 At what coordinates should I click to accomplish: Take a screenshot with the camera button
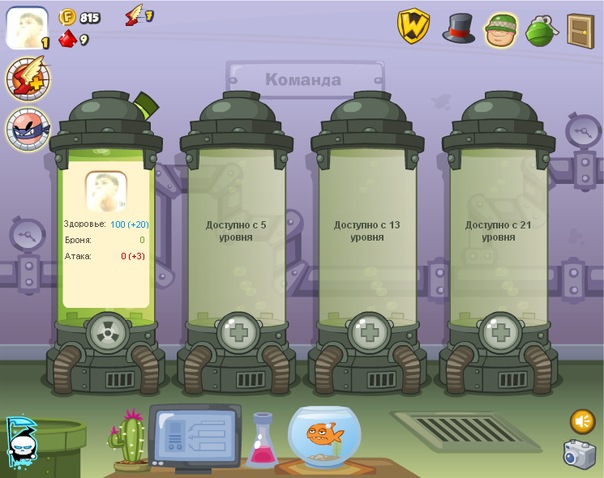pos(579,453)
